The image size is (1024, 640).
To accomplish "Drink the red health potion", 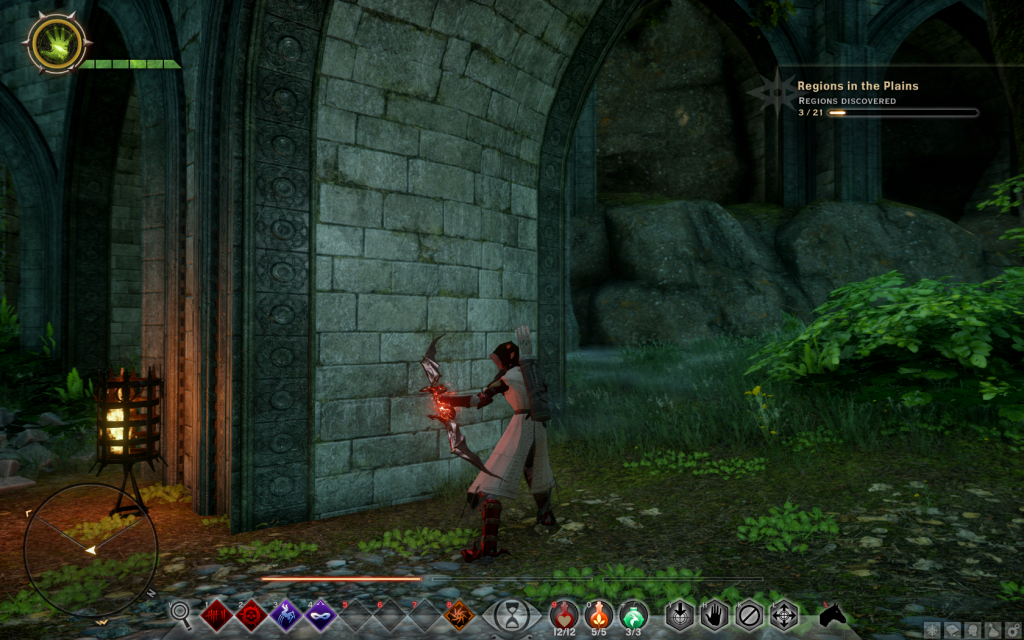I will (x=565, y=612).
